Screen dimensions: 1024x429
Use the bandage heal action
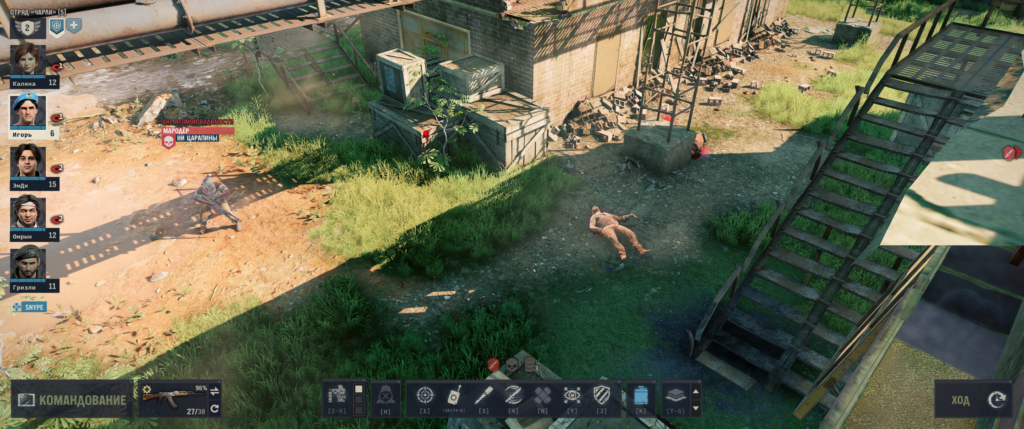pyautogui.click(x=542, y=396)
